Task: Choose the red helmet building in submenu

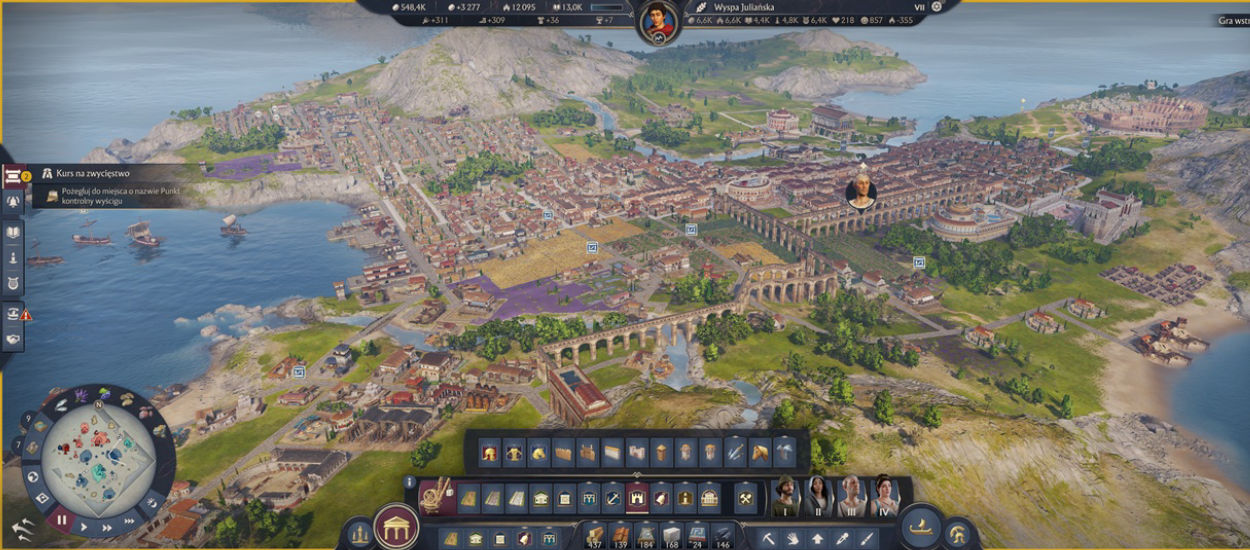Action: tap(490, 452)
